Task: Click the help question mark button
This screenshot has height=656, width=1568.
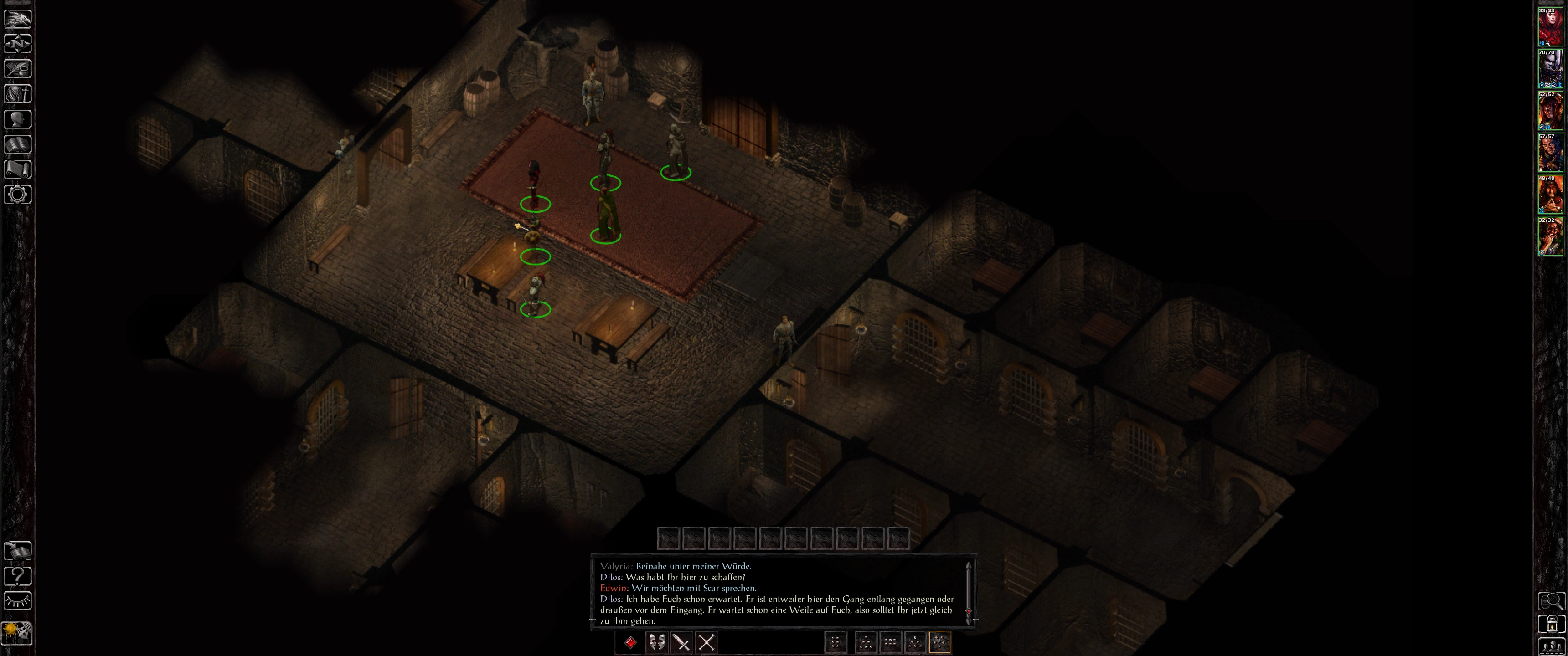Action: click(x=18, y=576)
